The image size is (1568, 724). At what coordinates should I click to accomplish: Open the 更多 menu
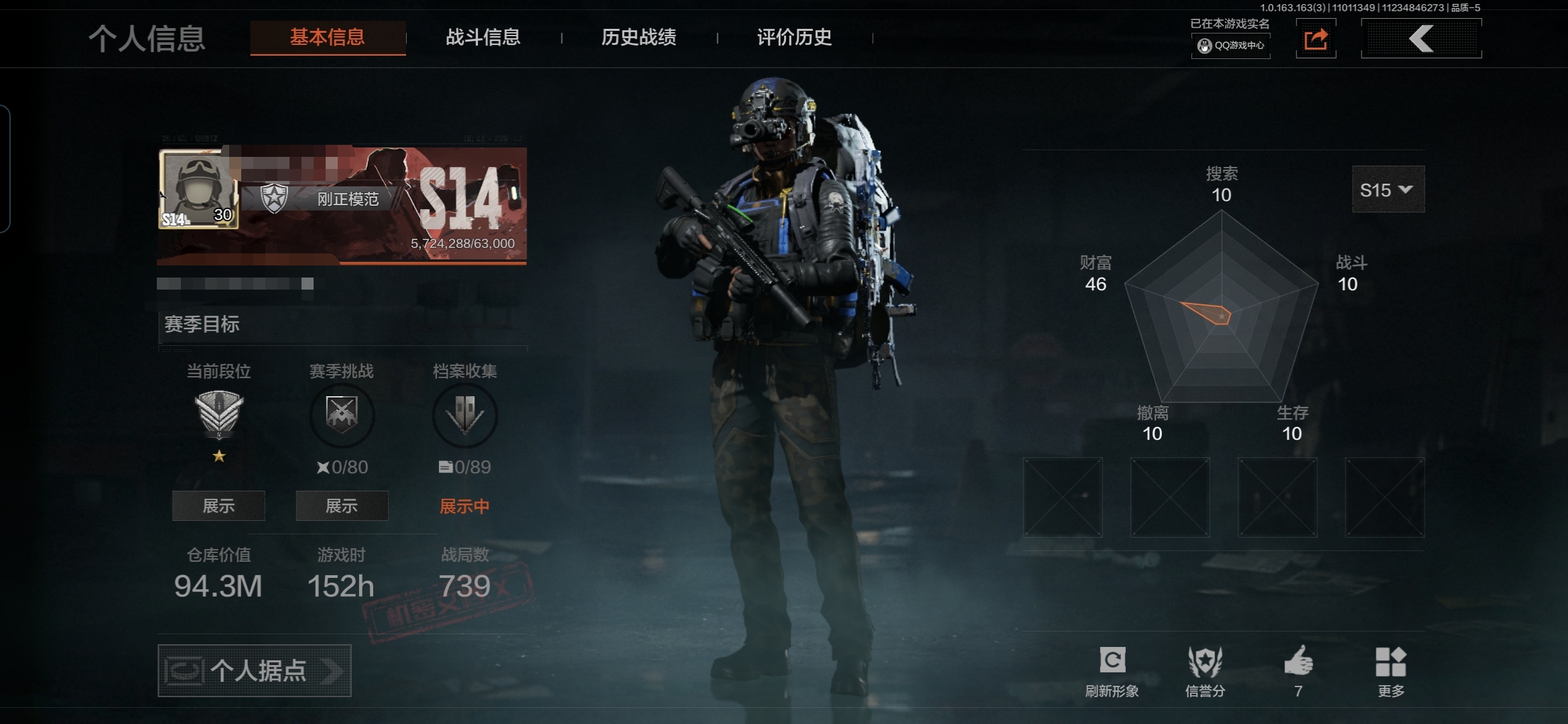[1391, 670]
